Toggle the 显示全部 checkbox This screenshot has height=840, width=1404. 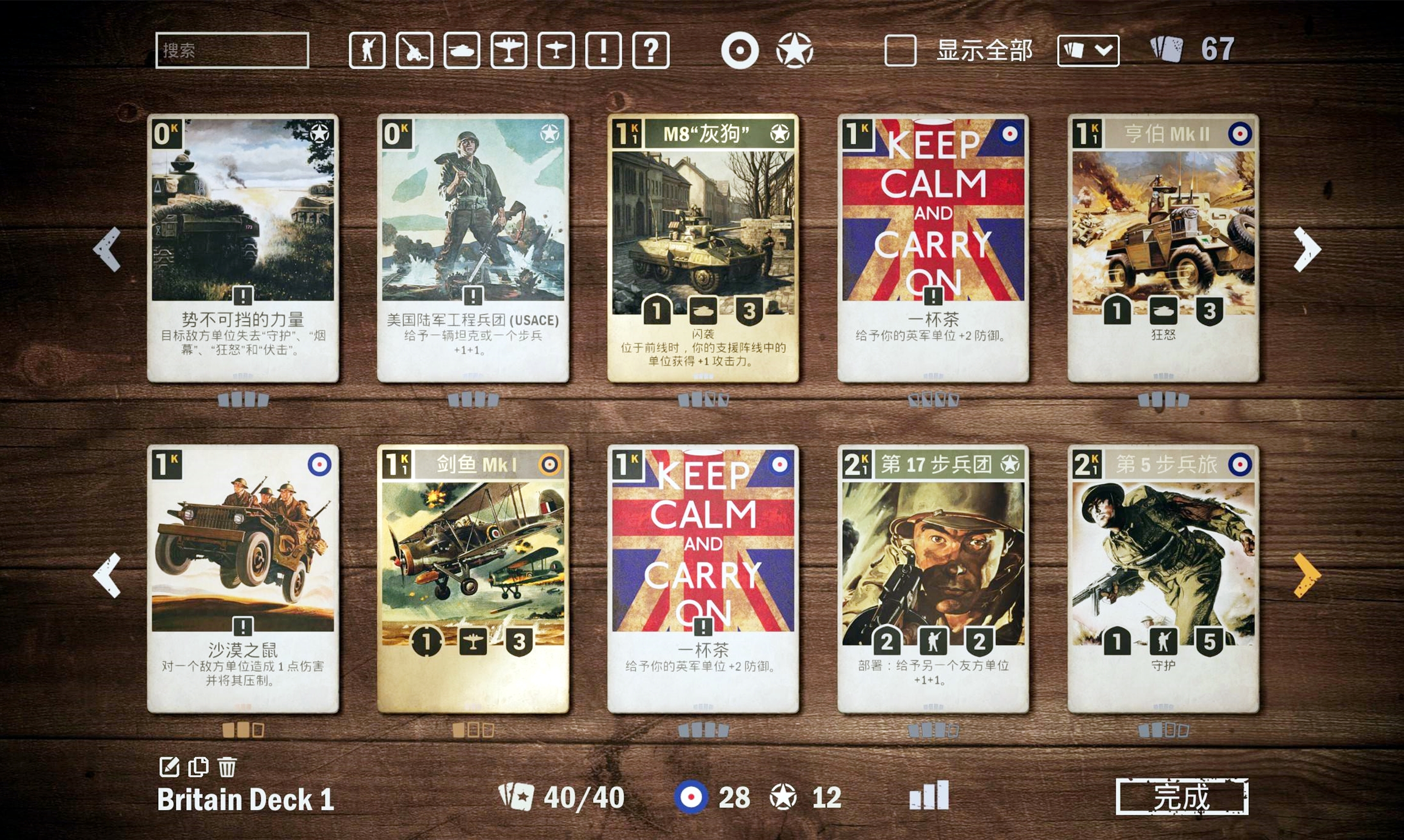tap(900, 50)
